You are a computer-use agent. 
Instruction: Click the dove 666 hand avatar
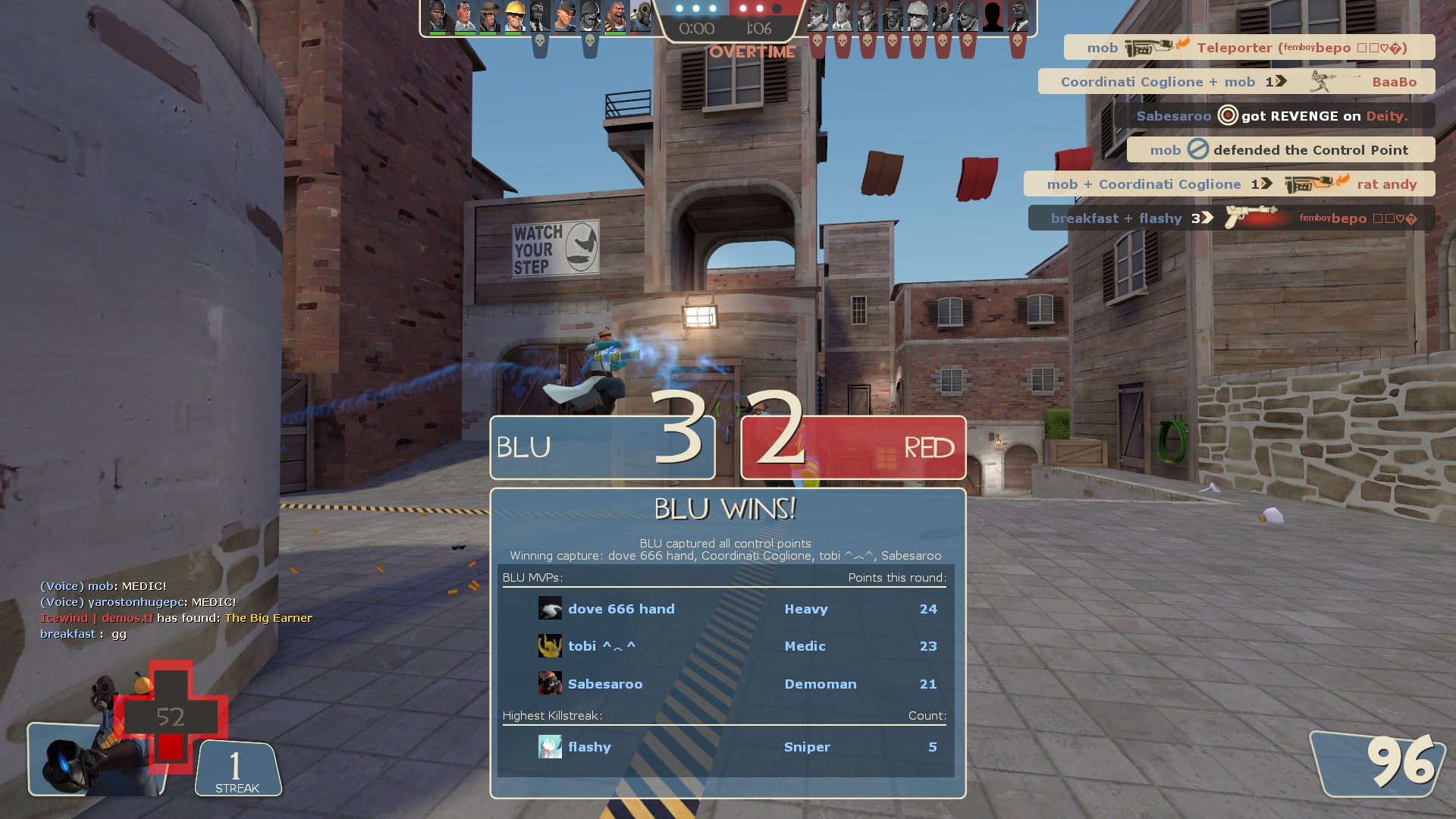point(550,609)
